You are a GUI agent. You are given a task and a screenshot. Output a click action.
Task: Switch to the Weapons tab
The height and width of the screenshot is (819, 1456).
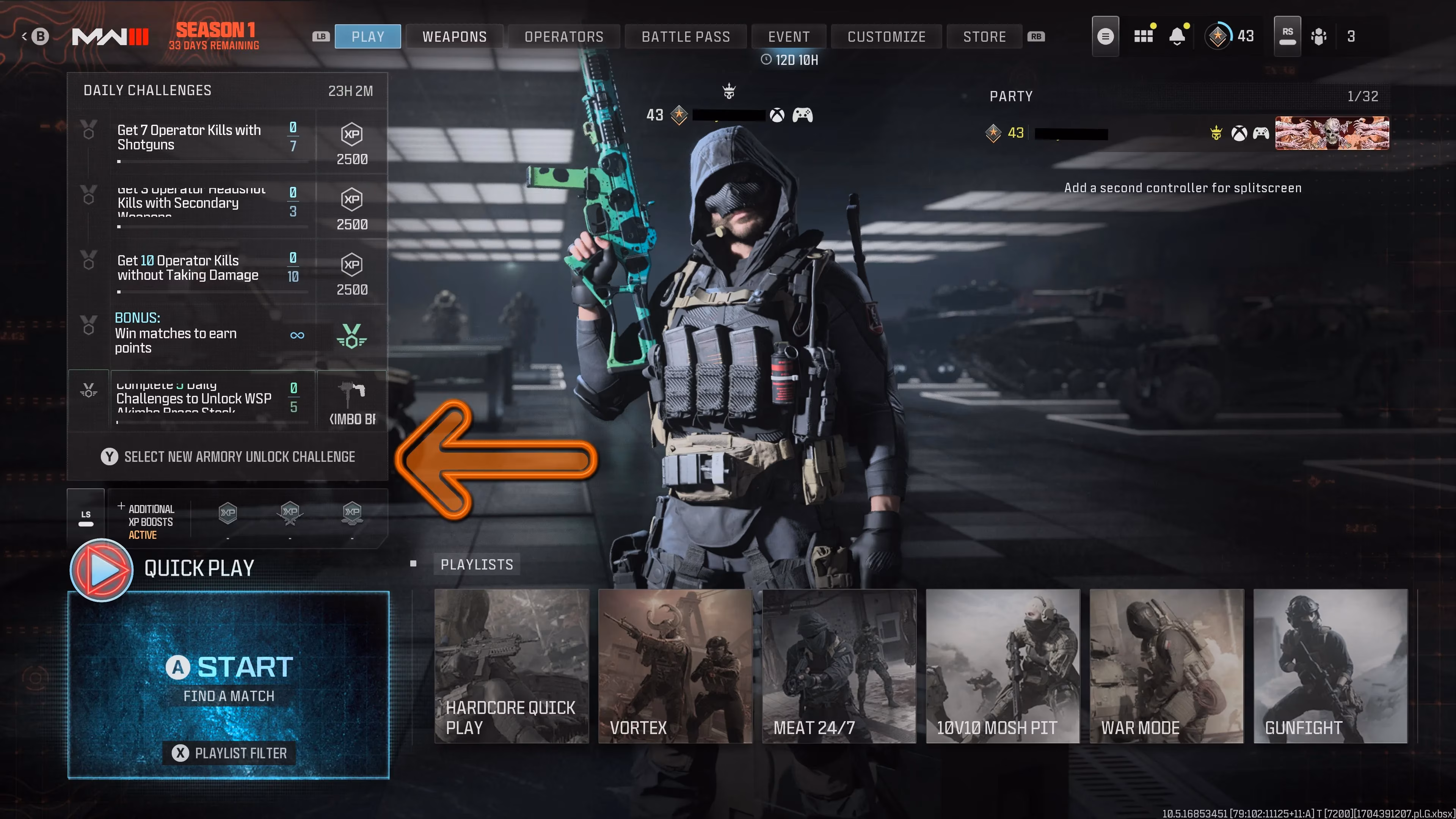click(455, 36)
